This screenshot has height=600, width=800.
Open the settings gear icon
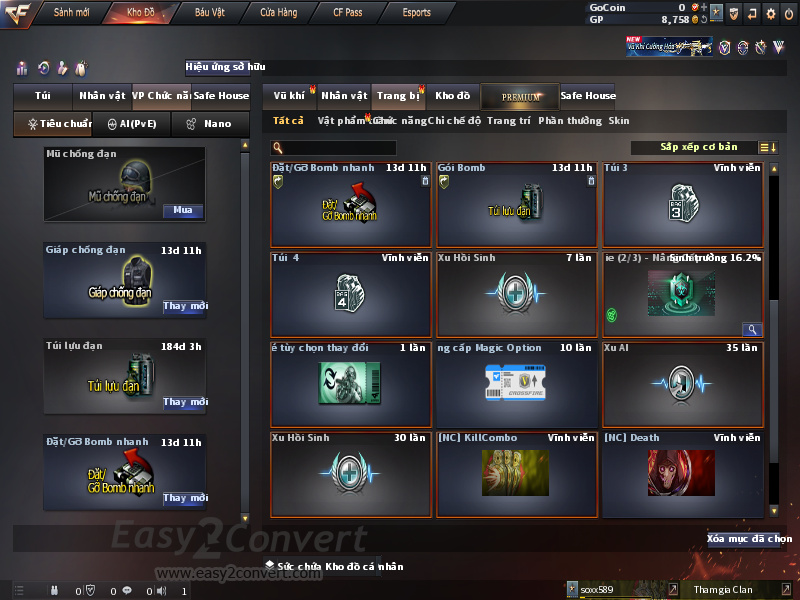[x=770, y=13]
